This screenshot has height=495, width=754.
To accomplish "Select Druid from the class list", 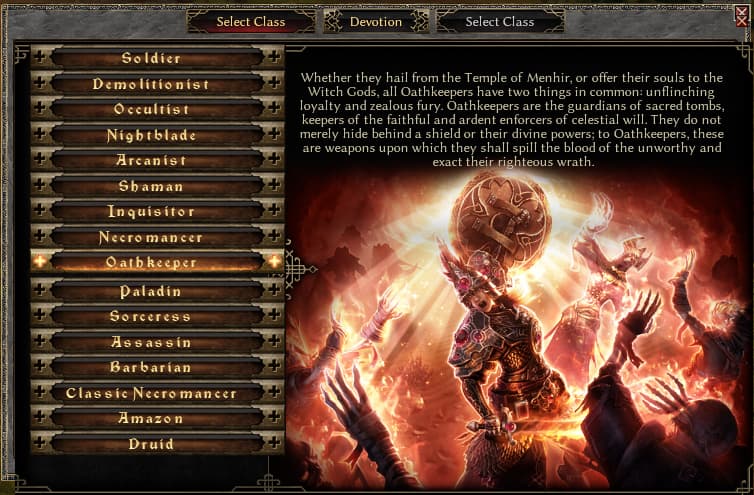I will pyautogui.click(x=152, y=444).
